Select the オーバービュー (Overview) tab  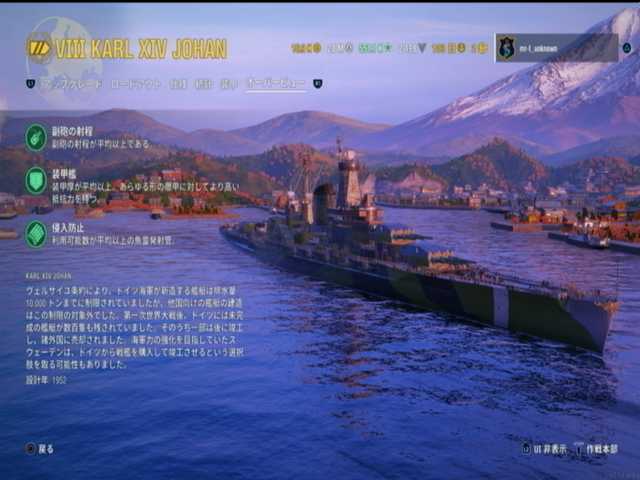[x=276, y=85]
